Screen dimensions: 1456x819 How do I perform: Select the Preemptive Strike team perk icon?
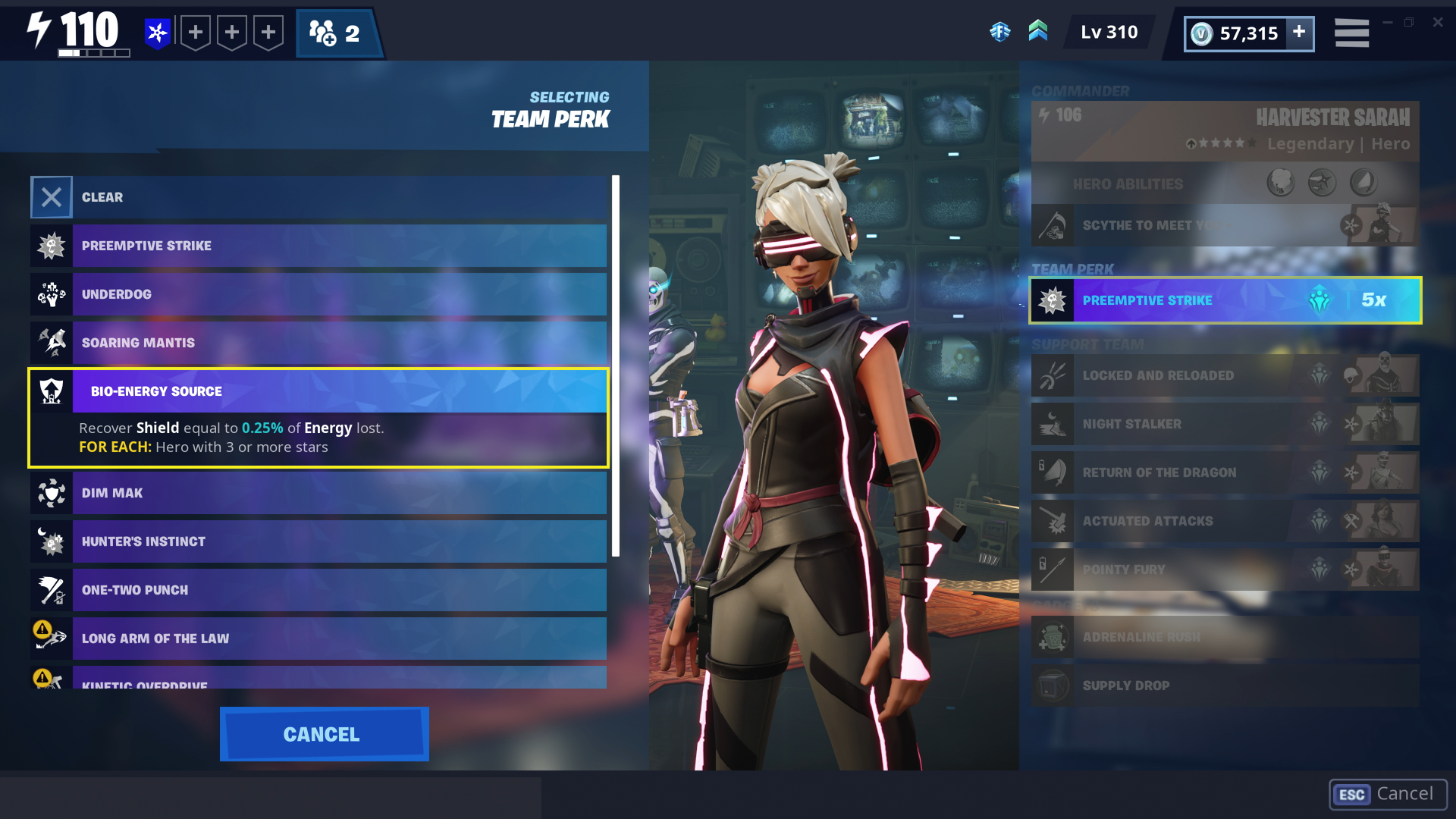[x=51, y=245]
